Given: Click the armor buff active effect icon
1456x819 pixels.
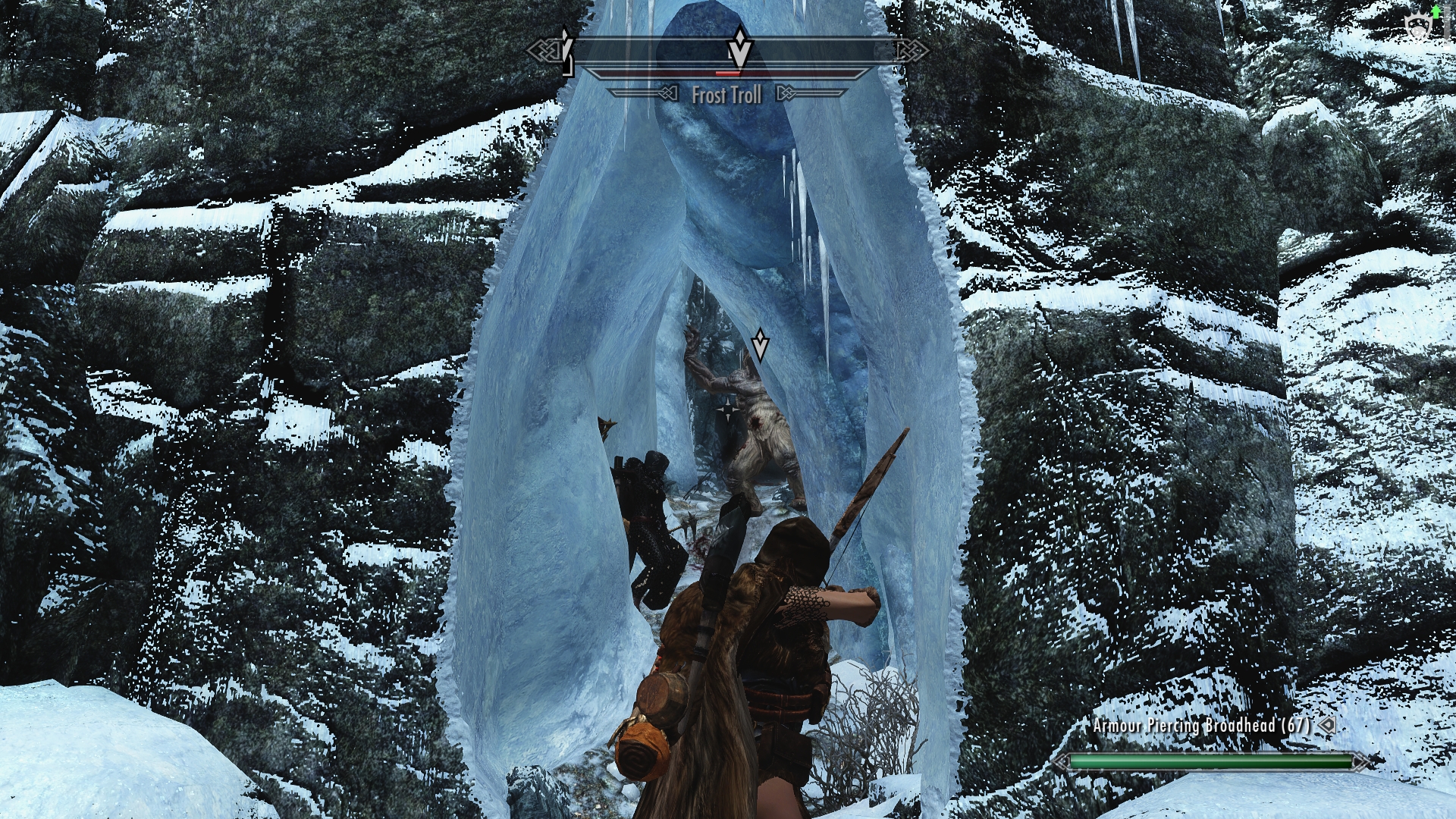Looking at the screenshot, I should click(x=1416, y=27).
